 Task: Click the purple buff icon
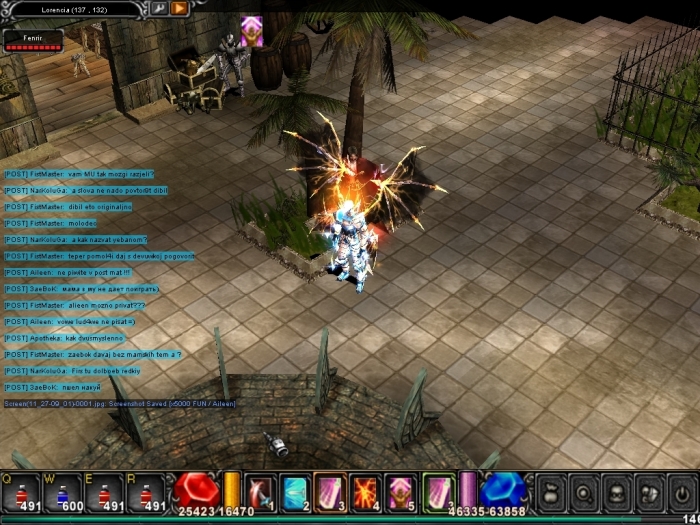click(252, 30)
